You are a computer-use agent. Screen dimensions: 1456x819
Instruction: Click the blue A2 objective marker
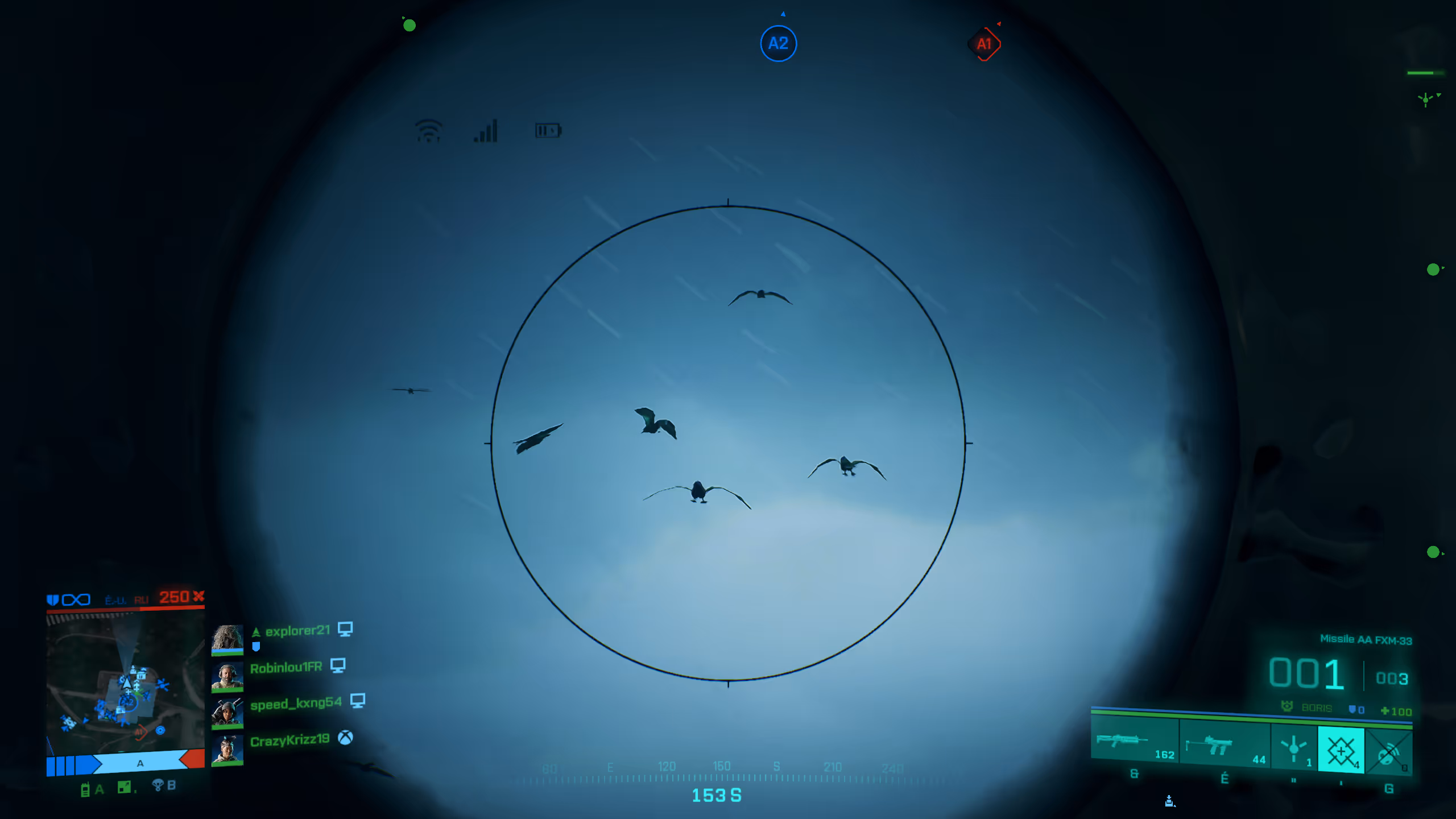tap(778, 43)
